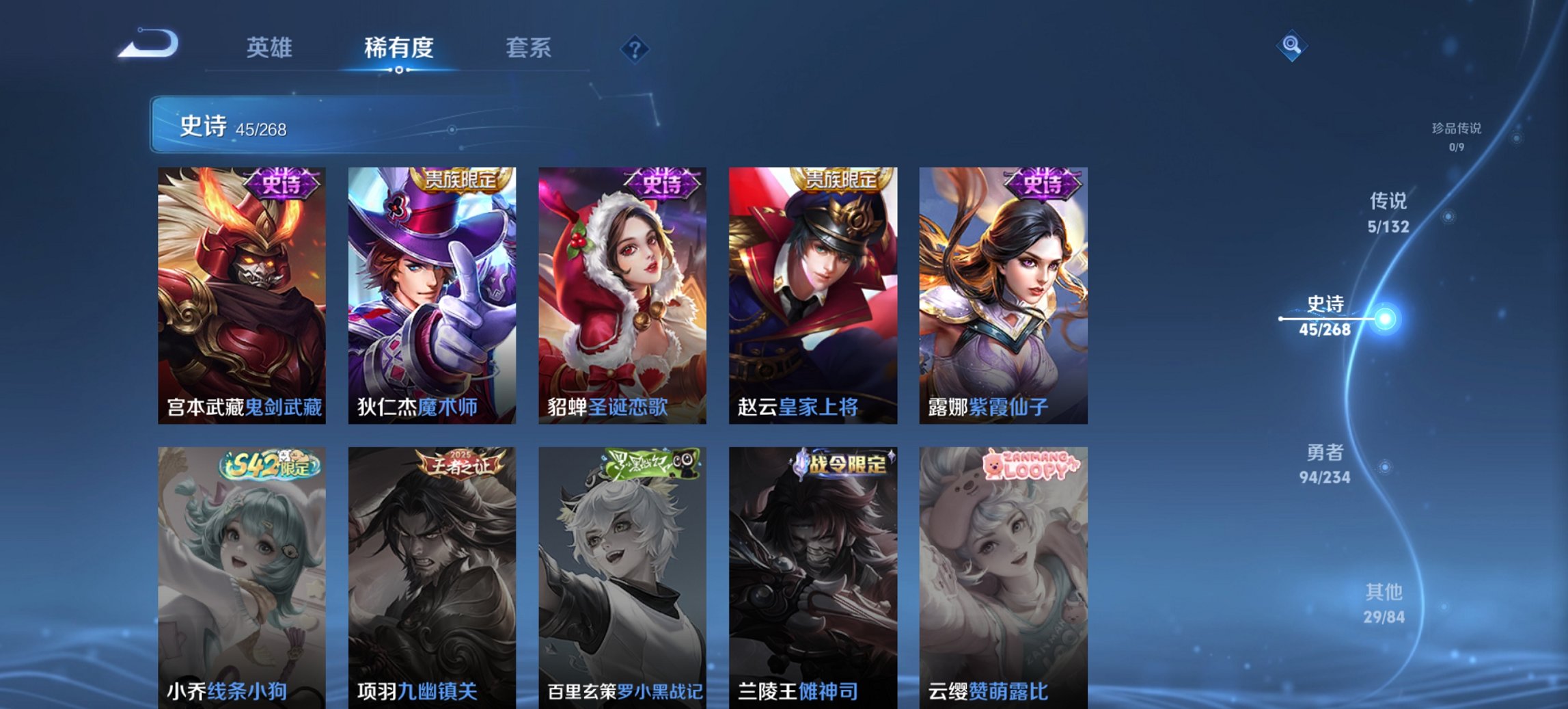Open the search magnifier icon
Viewport: 1568px width, 709px height.
coord(1290,47)
